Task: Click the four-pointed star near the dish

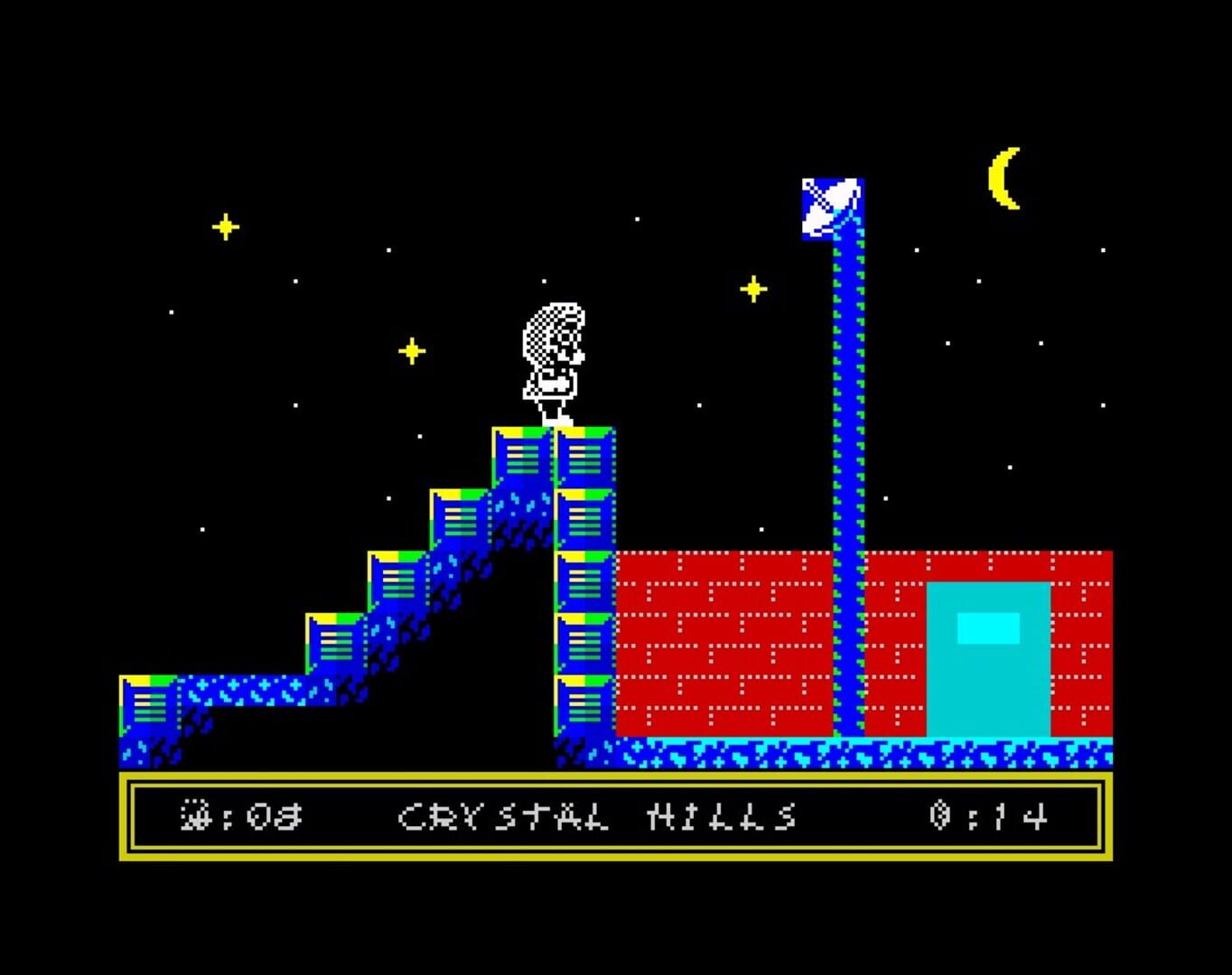Action: (752, 291)
